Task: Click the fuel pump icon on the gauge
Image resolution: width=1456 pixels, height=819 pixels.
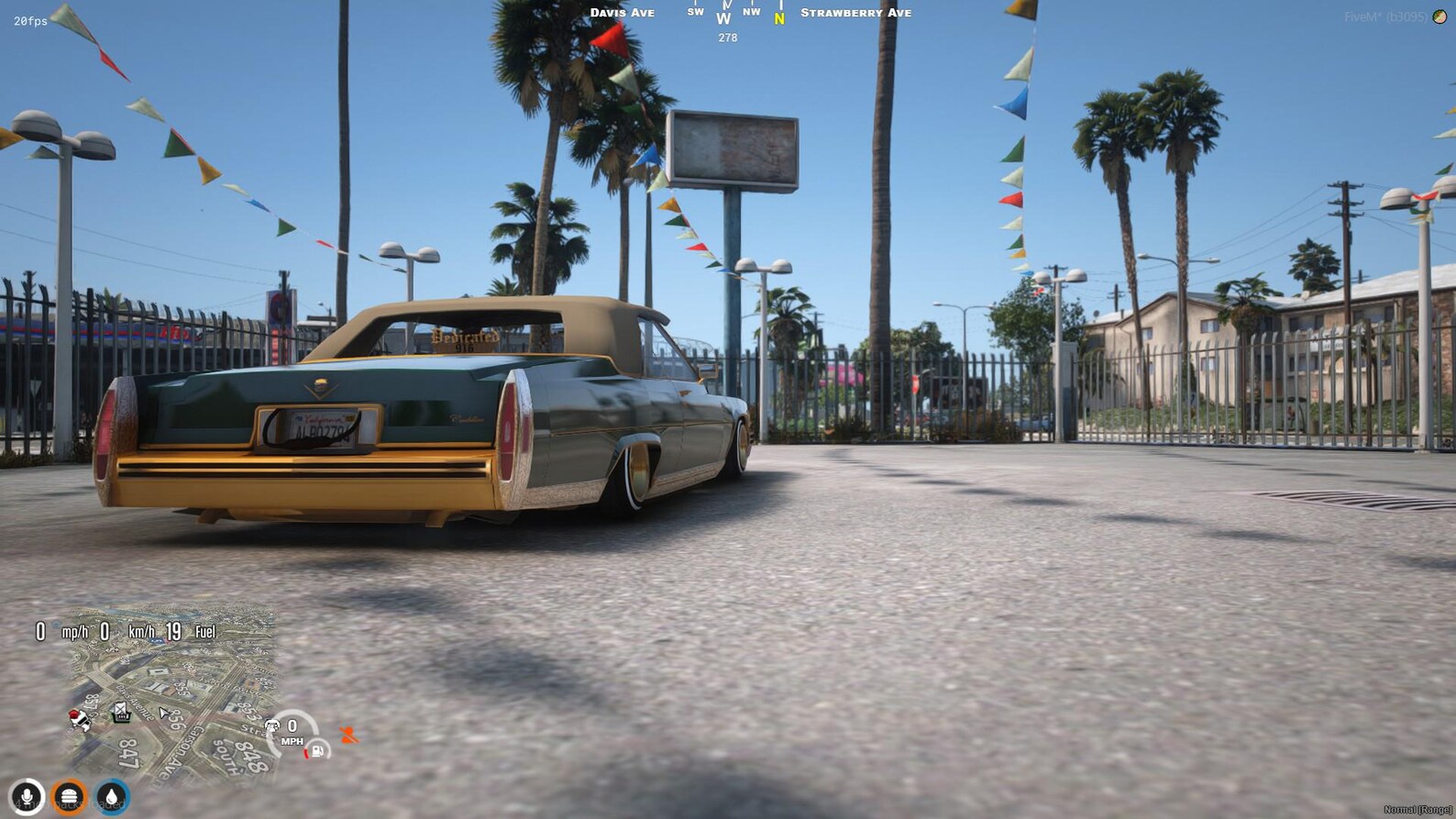Action: coord(315,750)
